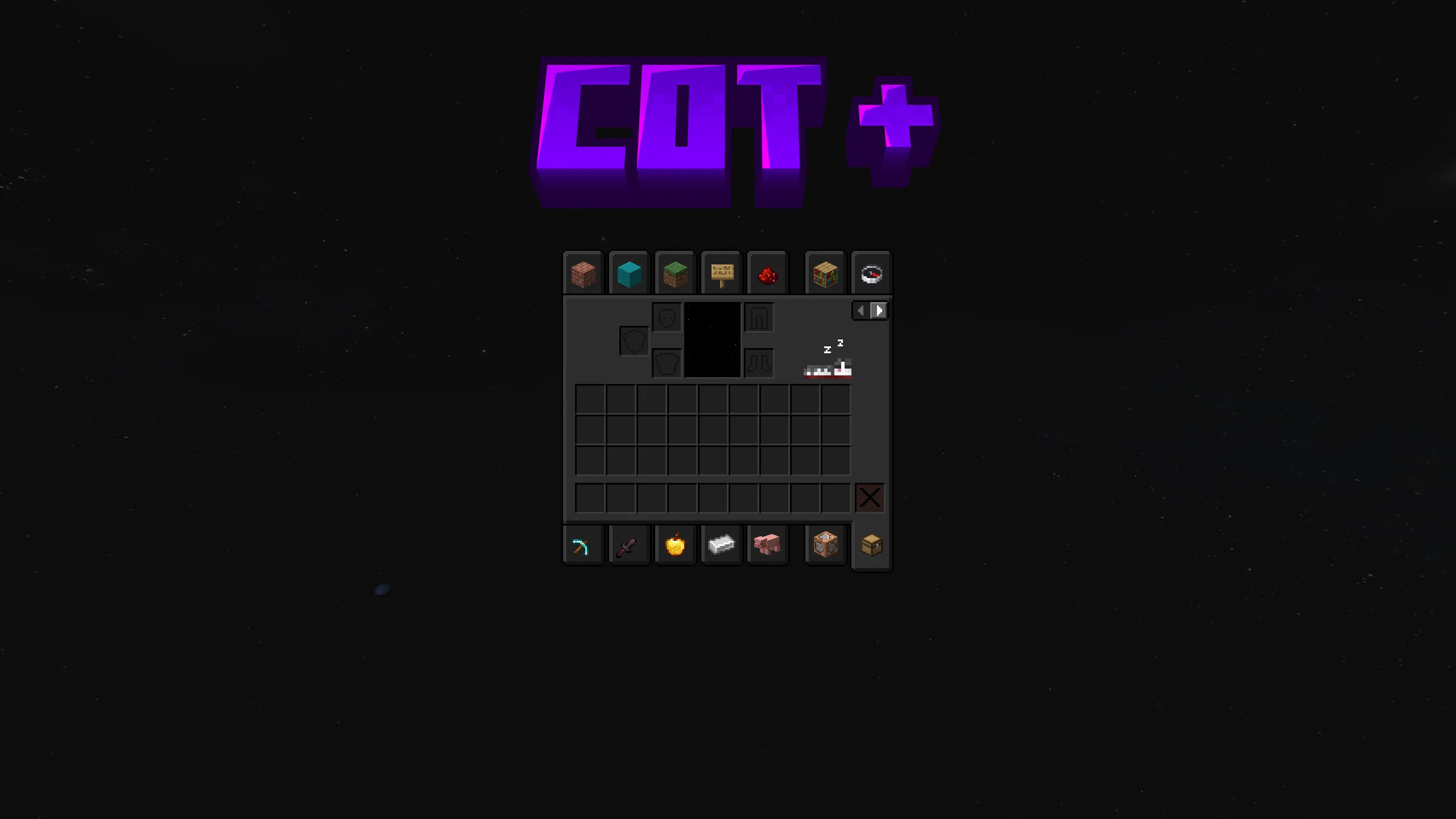Open the Functional Blocks sign tab
The height and width of the screenshot is (819, 1456).
722,274
